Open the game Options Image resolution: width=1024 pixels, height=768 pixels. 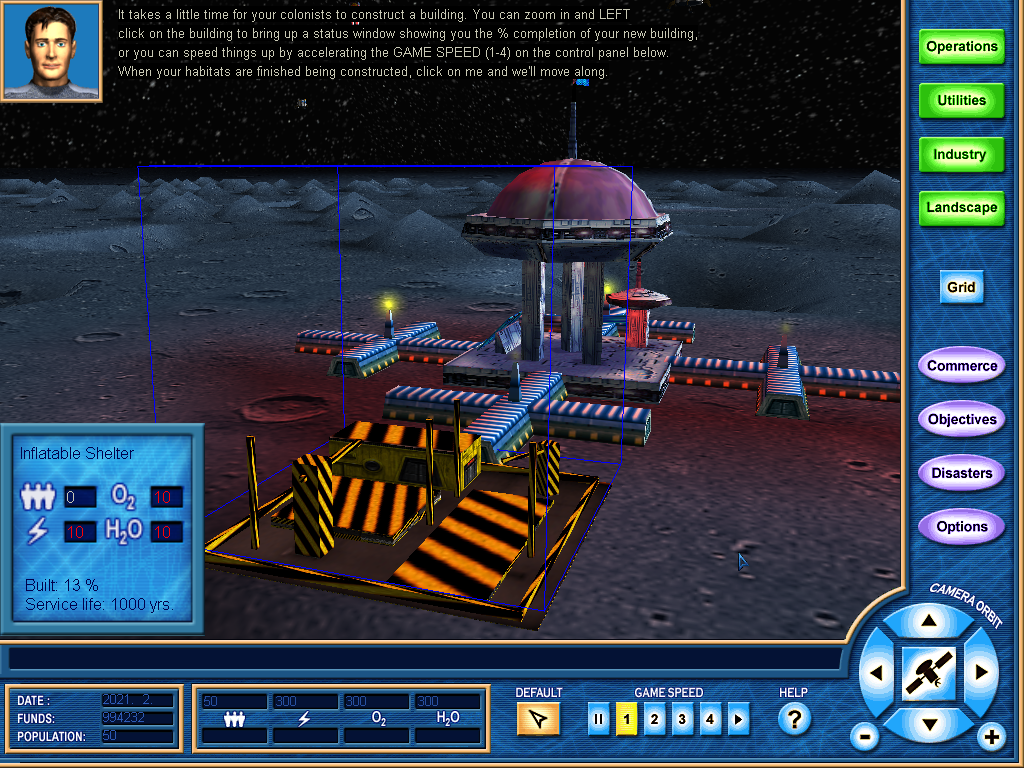coord(961,527)
